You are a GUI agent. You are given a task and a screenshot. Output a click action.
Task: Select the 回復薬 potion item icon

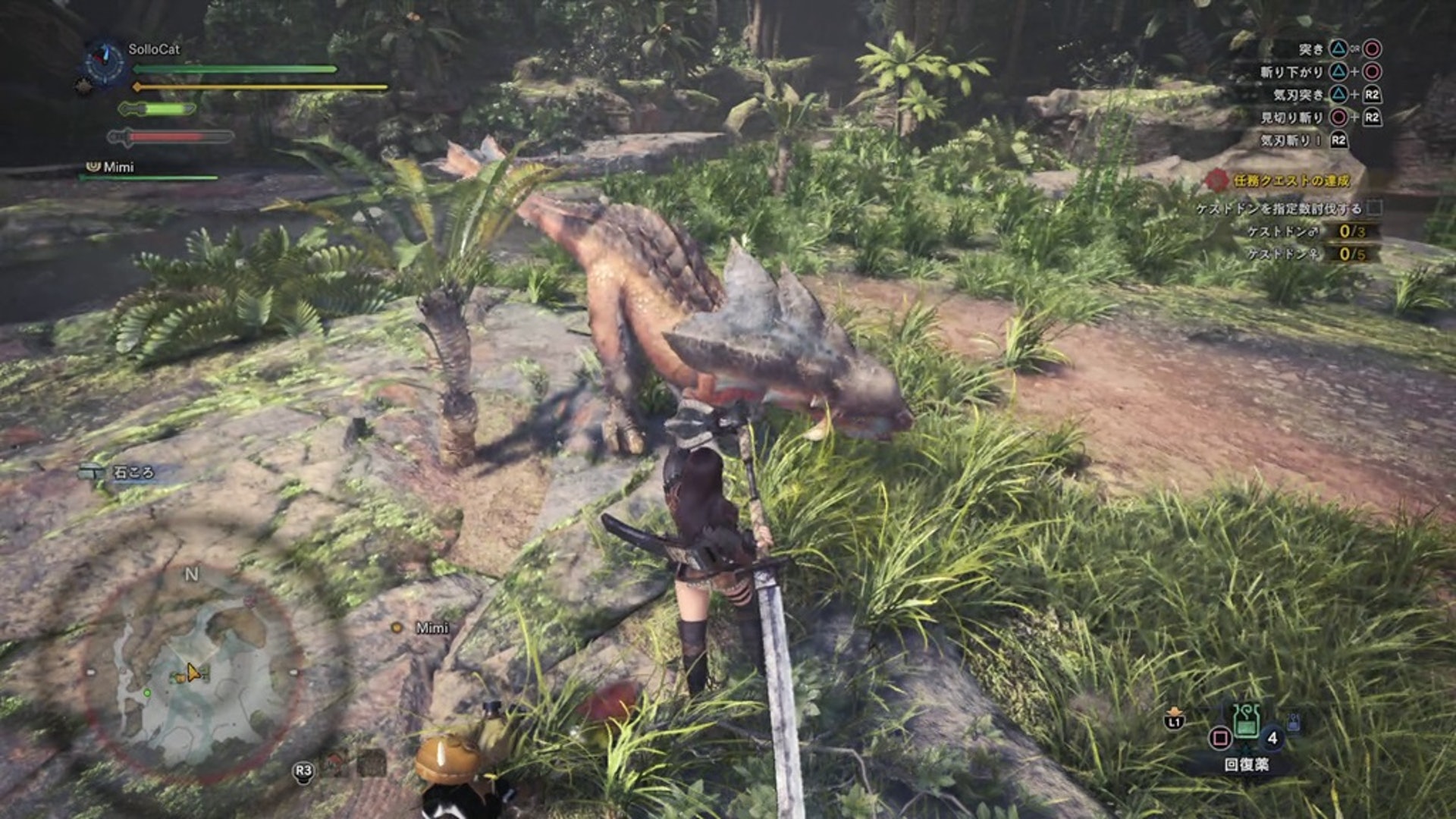[1246, 723]
